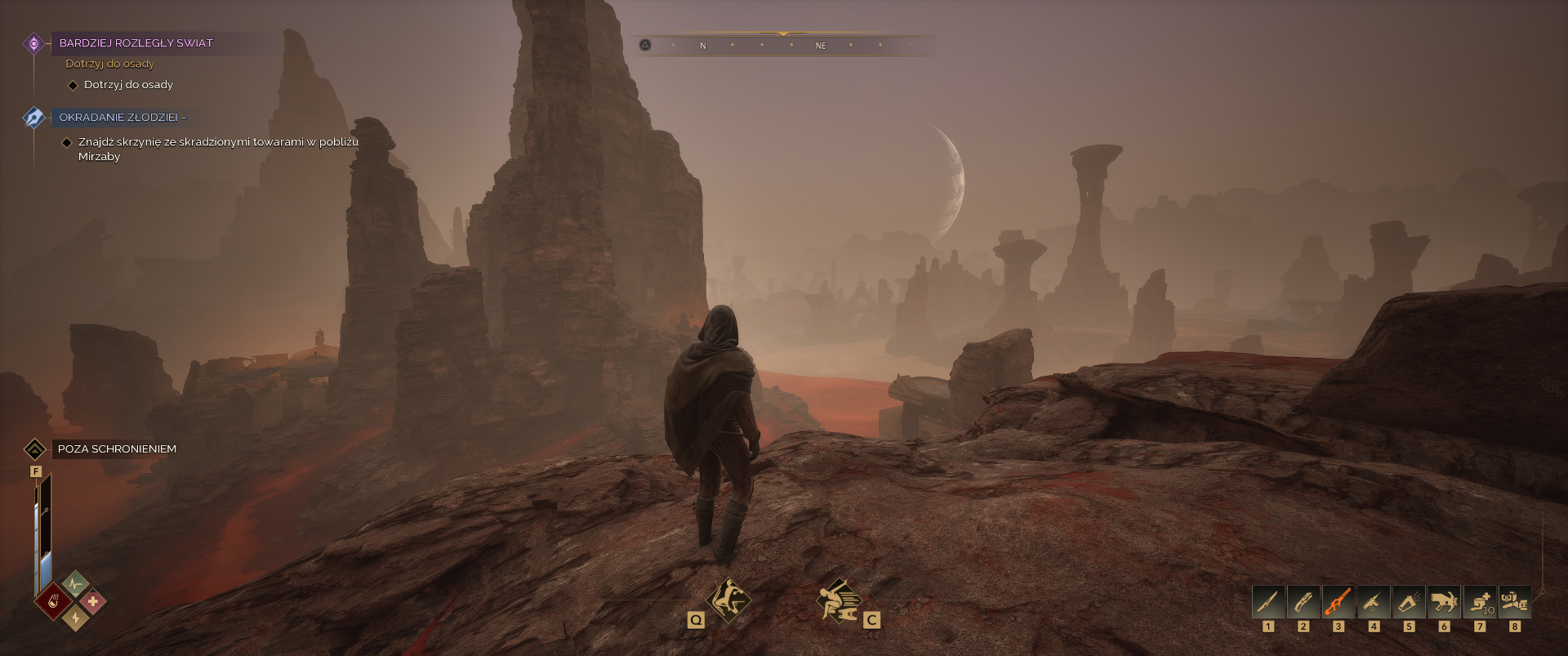Select the knife in hotbar slot 1
The image size is (1568, 656).
click(x=1268, y=602)
